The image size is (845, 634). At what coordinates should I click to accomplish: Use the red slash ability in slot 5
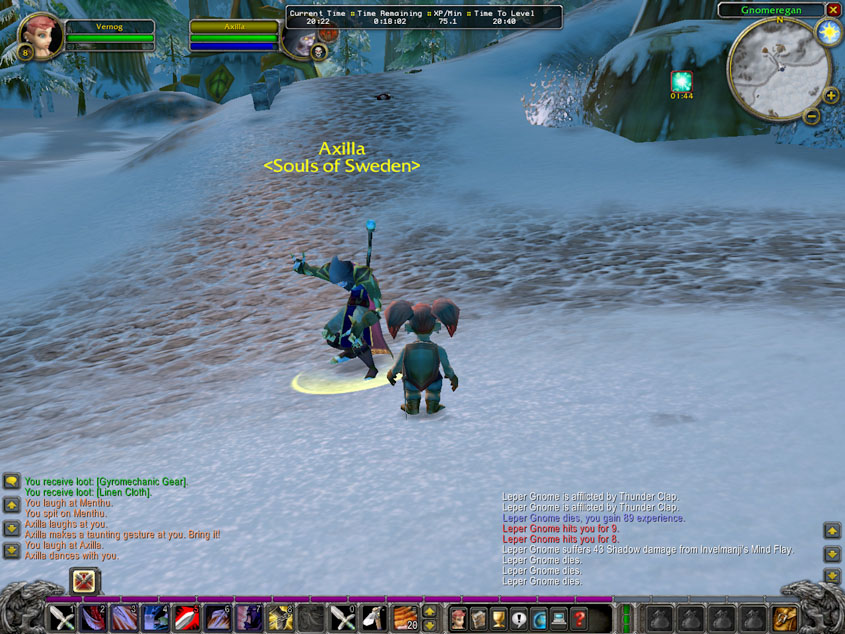click(x=187, y=618)
